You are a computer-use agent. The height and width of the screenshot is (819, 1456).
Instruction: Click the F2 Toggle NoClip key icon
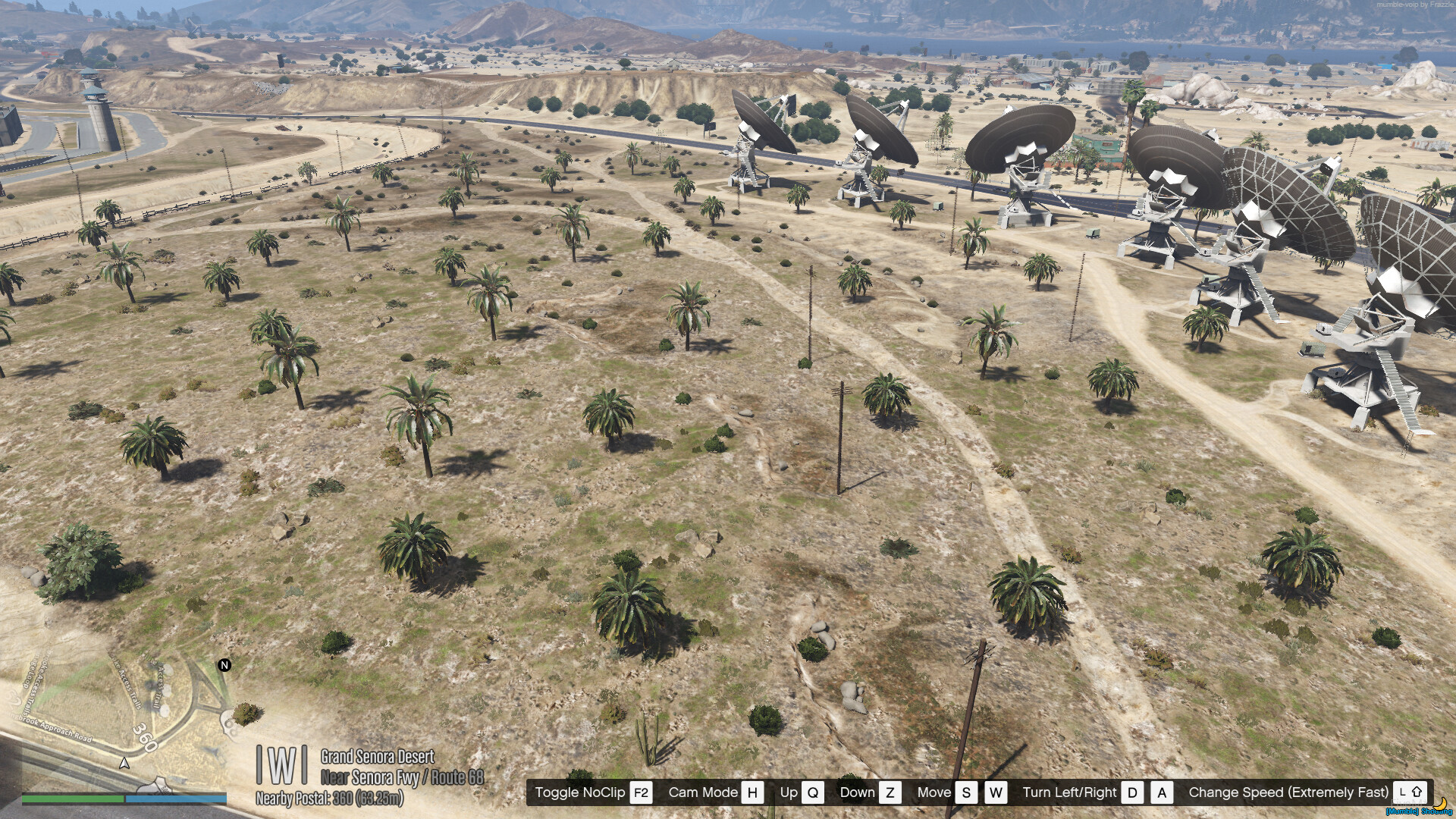pos(642,792)
